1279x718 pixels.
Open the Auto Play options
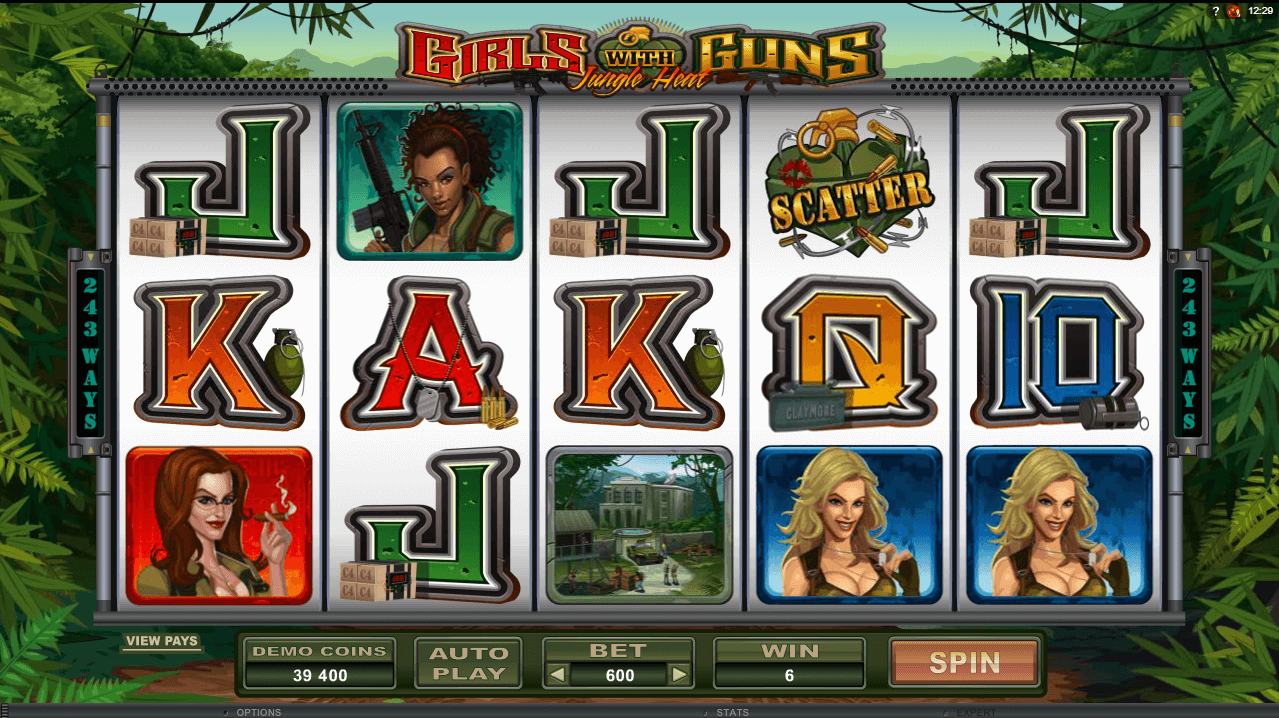pyautogui.click(x=468, y=663)
